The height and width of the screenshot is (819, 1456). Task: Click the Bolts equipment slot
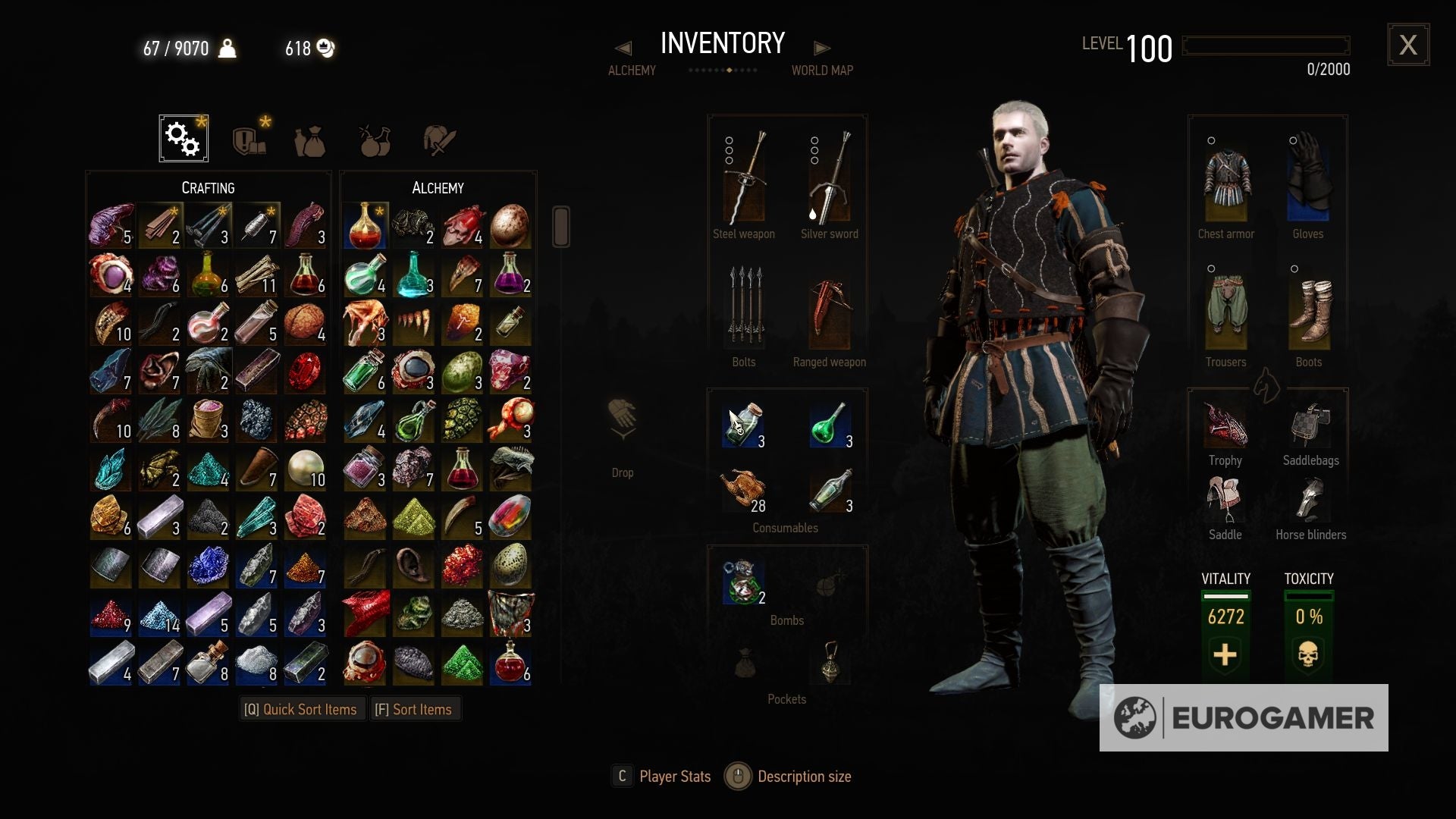click(x=744, y=311)
